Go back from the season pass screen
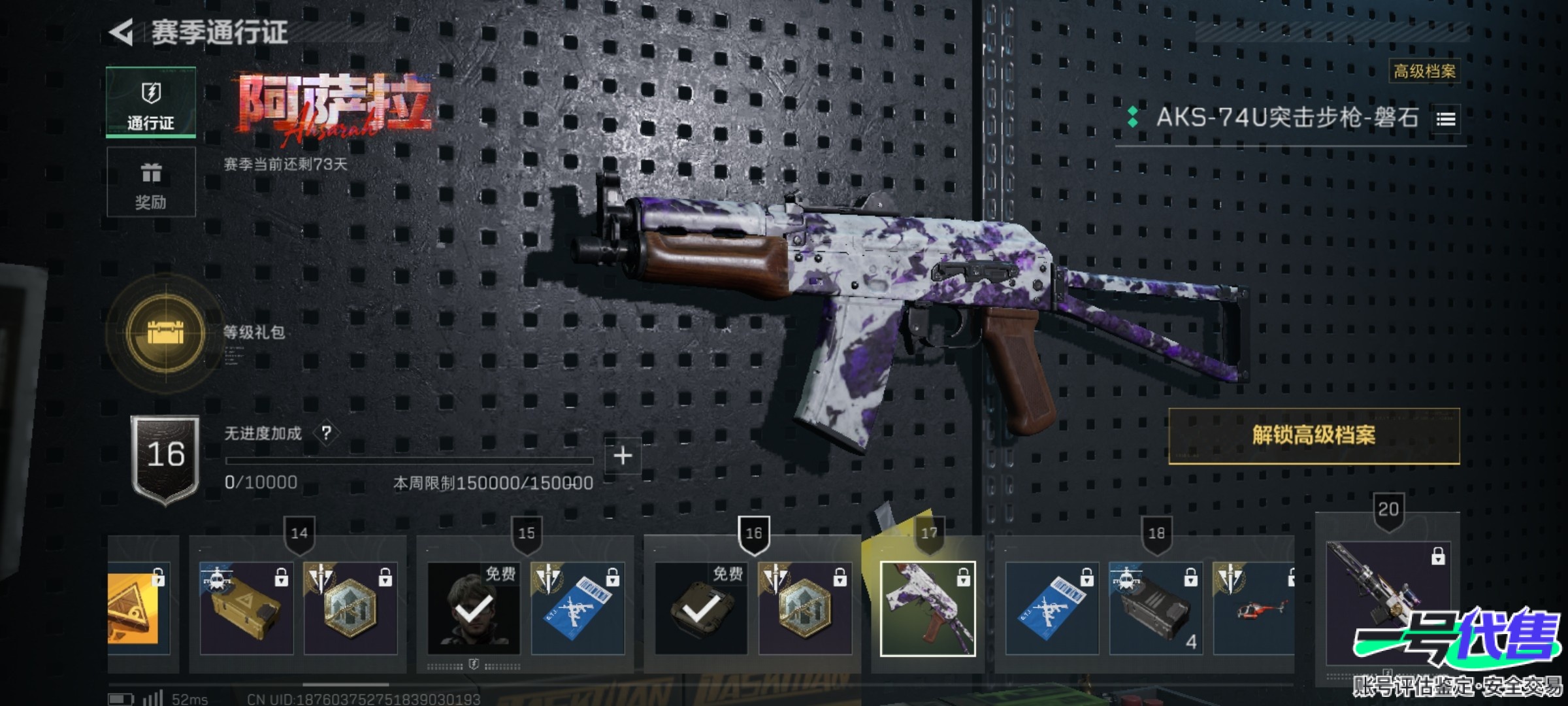 (122, 32)
